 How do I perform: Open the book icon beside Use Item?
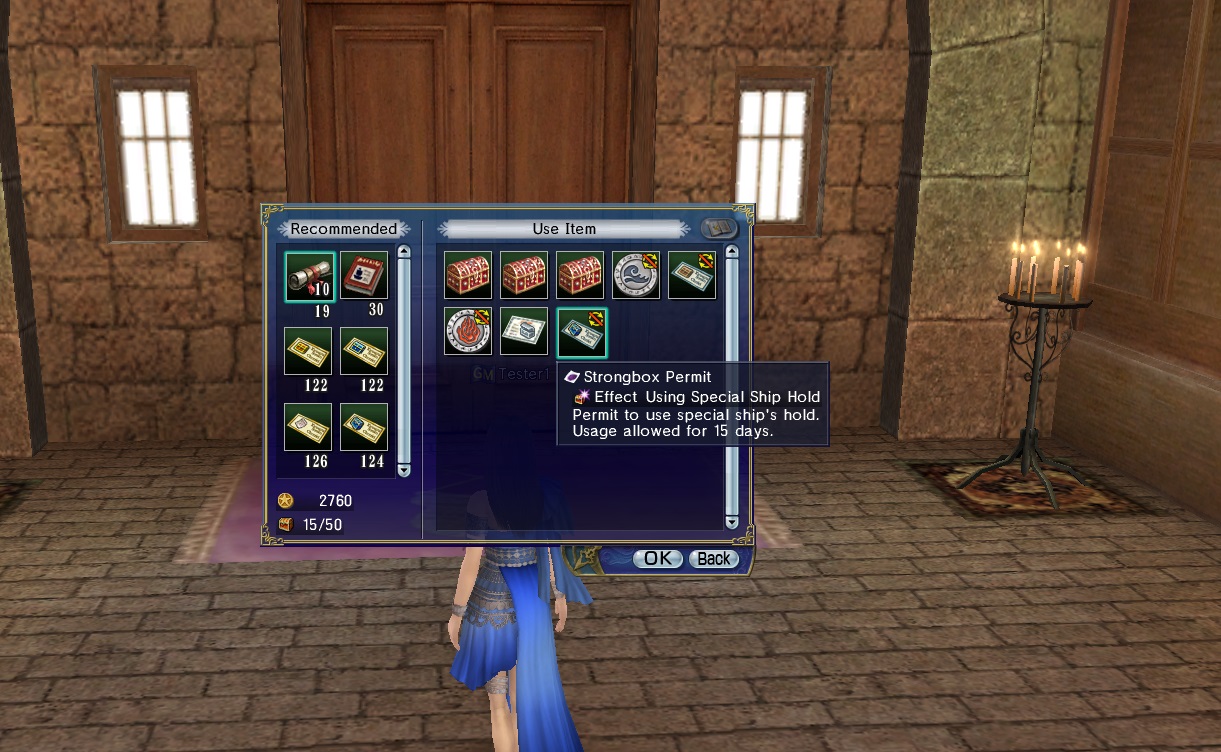click(x=718, y=229)
